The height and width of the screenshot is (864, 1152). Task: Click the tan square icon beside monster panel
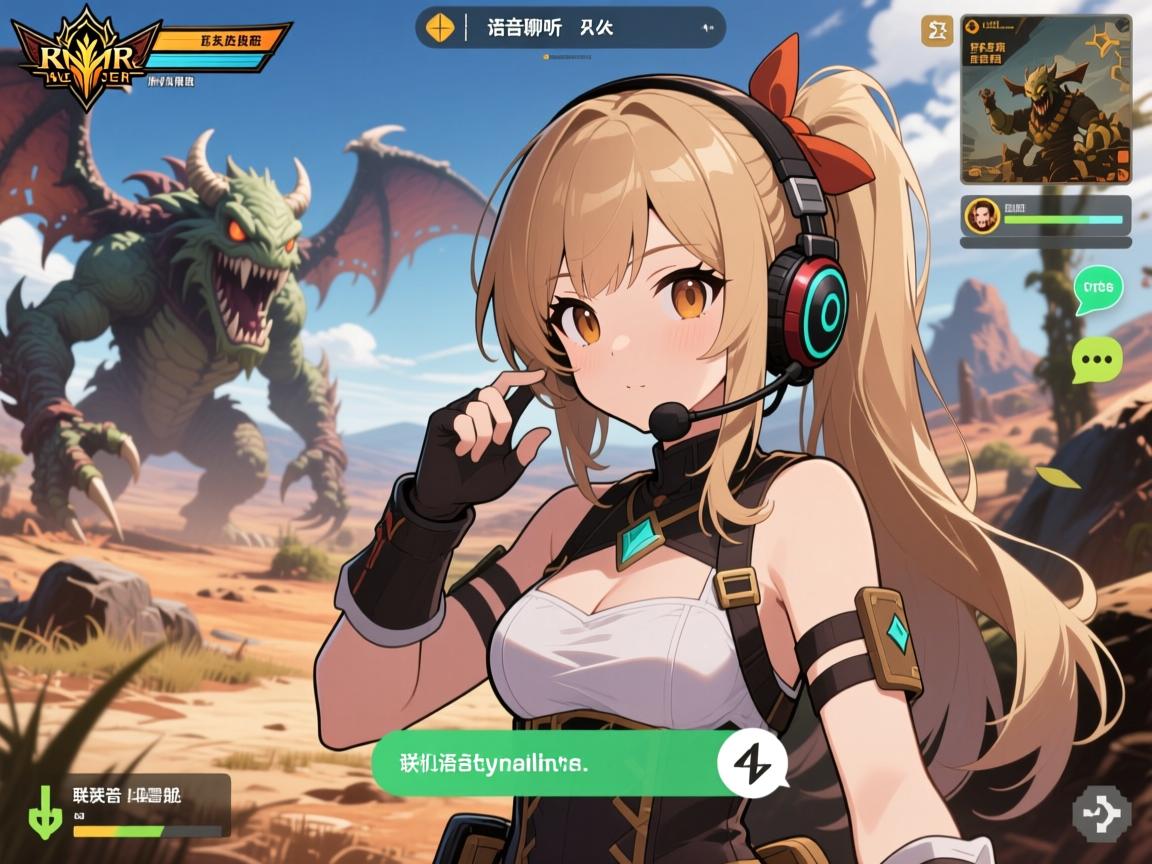coord(939,30)
